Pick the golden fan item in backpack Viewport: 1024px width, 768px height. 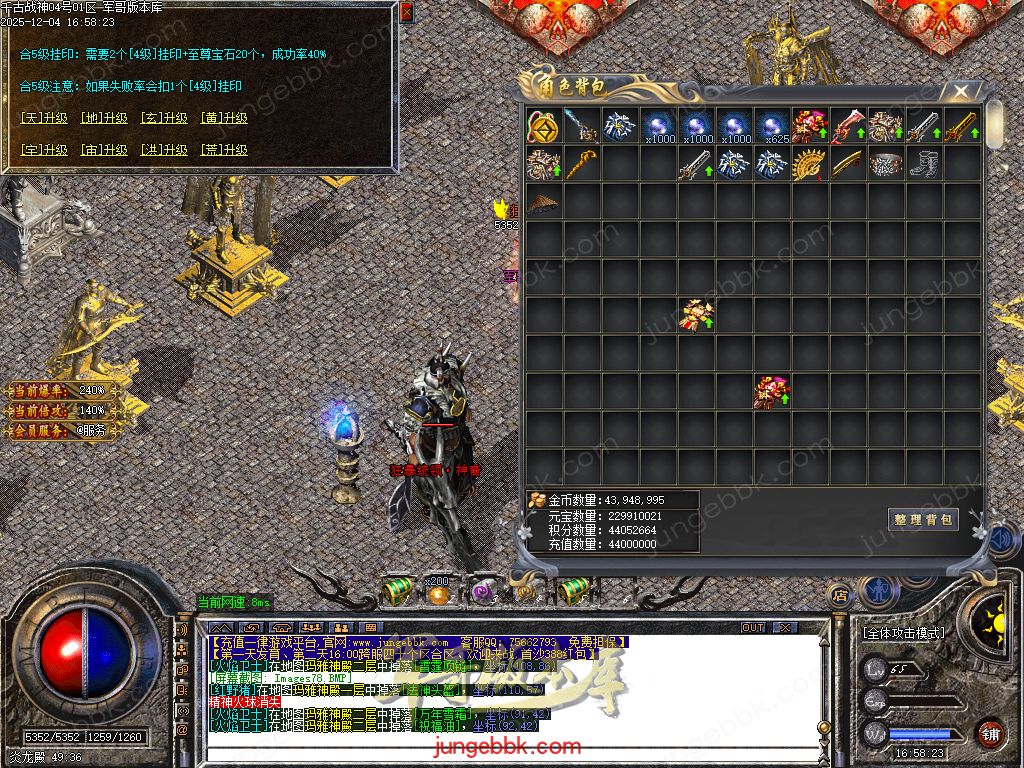[x=808, y=164]
